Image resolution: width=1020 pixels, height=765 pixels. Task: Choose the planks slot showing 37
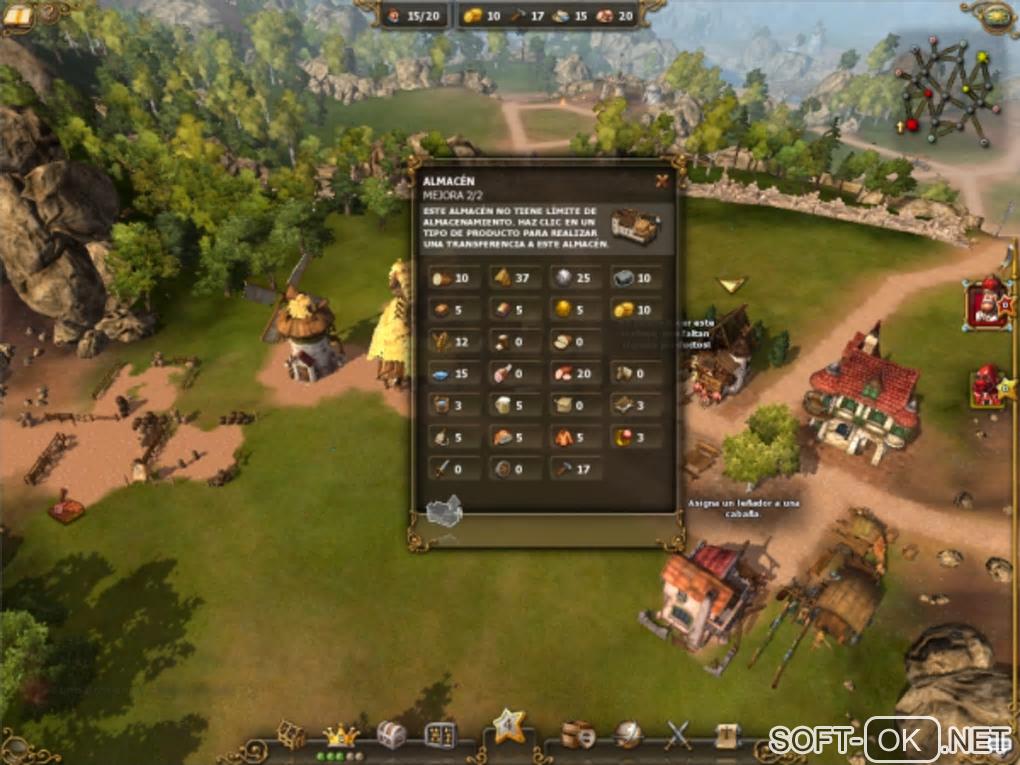(514, 278)
